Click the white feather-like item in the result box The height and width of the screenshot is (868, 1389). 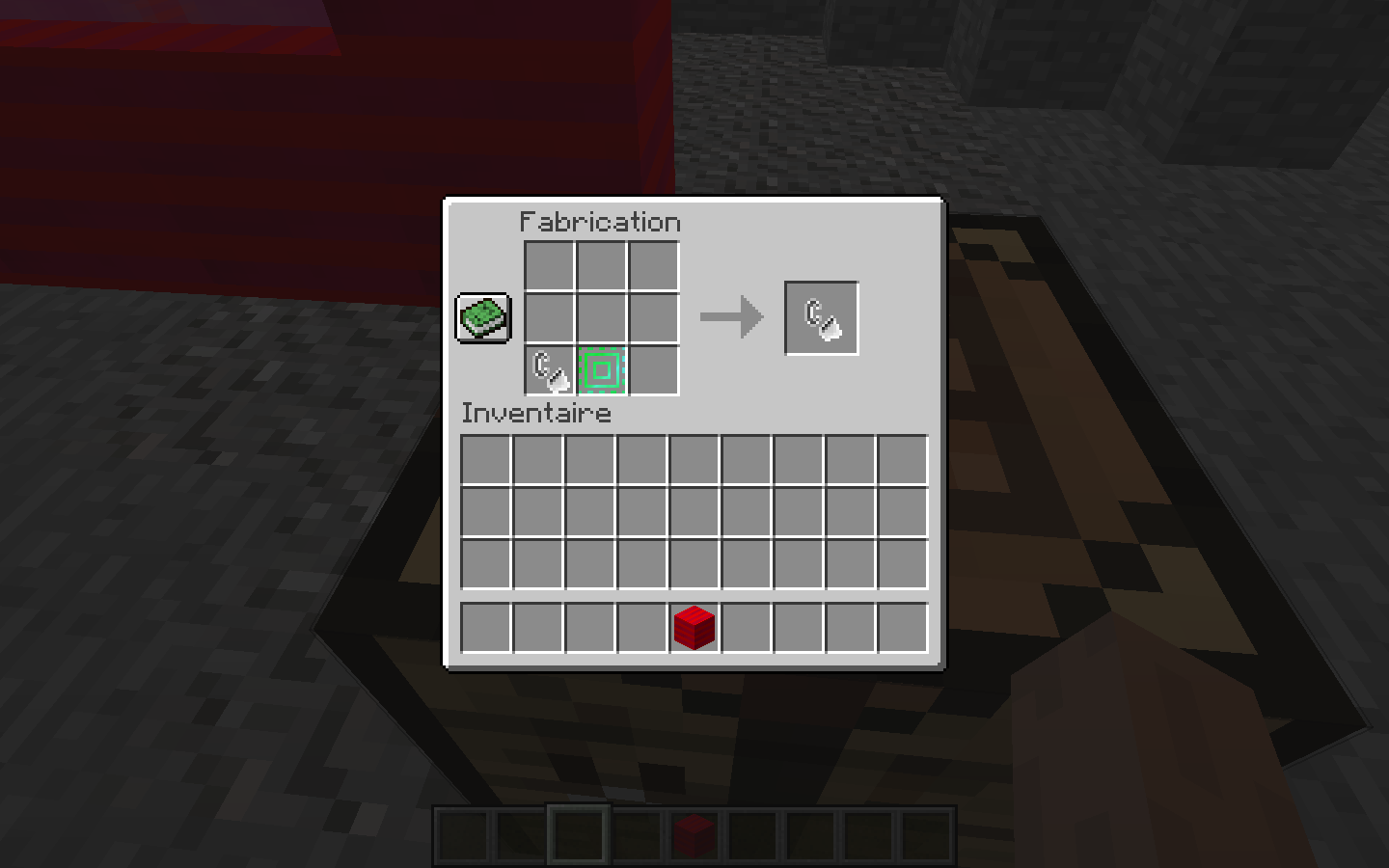click(820, 315)
